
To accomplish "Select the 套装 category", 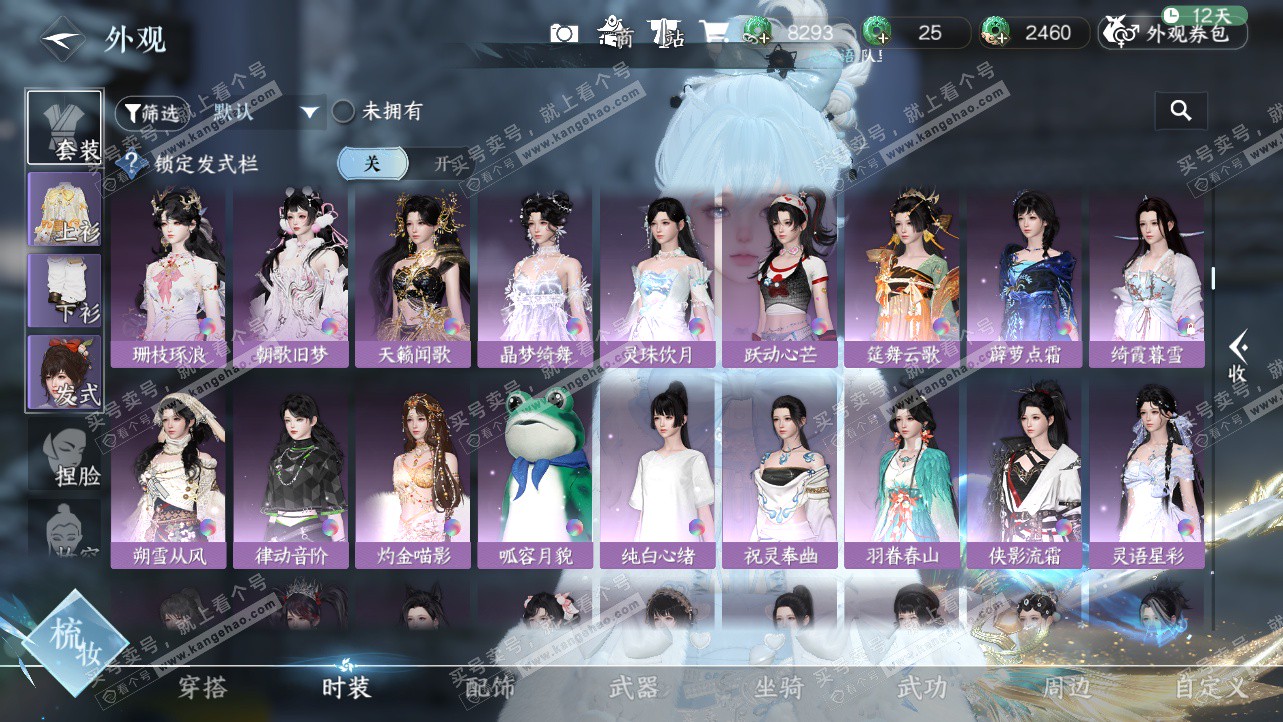I will tap(65, 128).
